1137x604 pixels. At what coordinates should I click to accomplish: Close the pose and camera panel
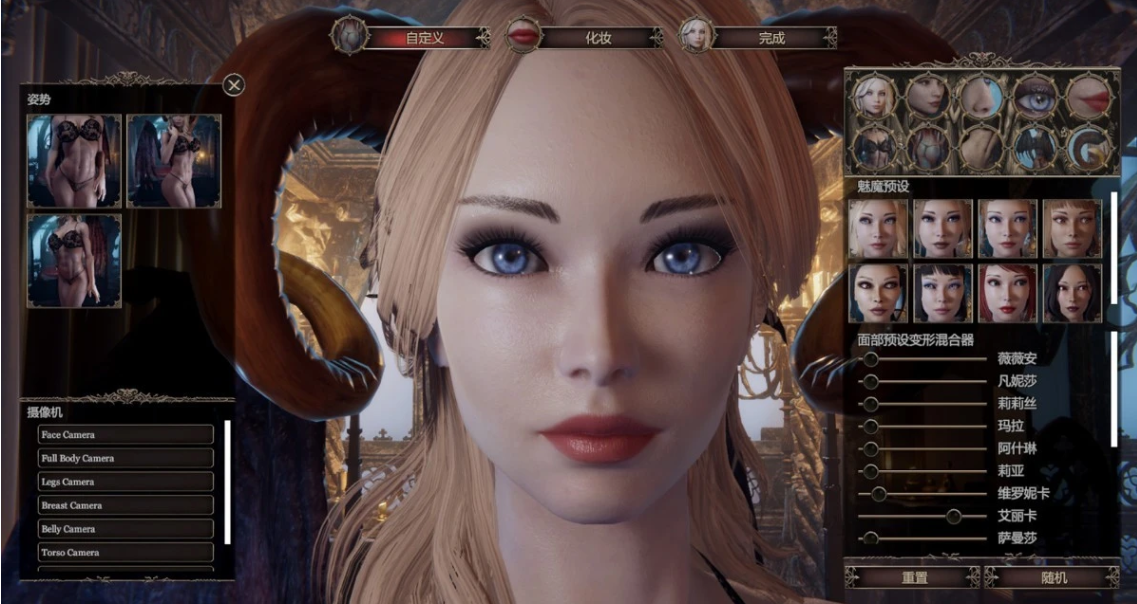pos(234,85)
